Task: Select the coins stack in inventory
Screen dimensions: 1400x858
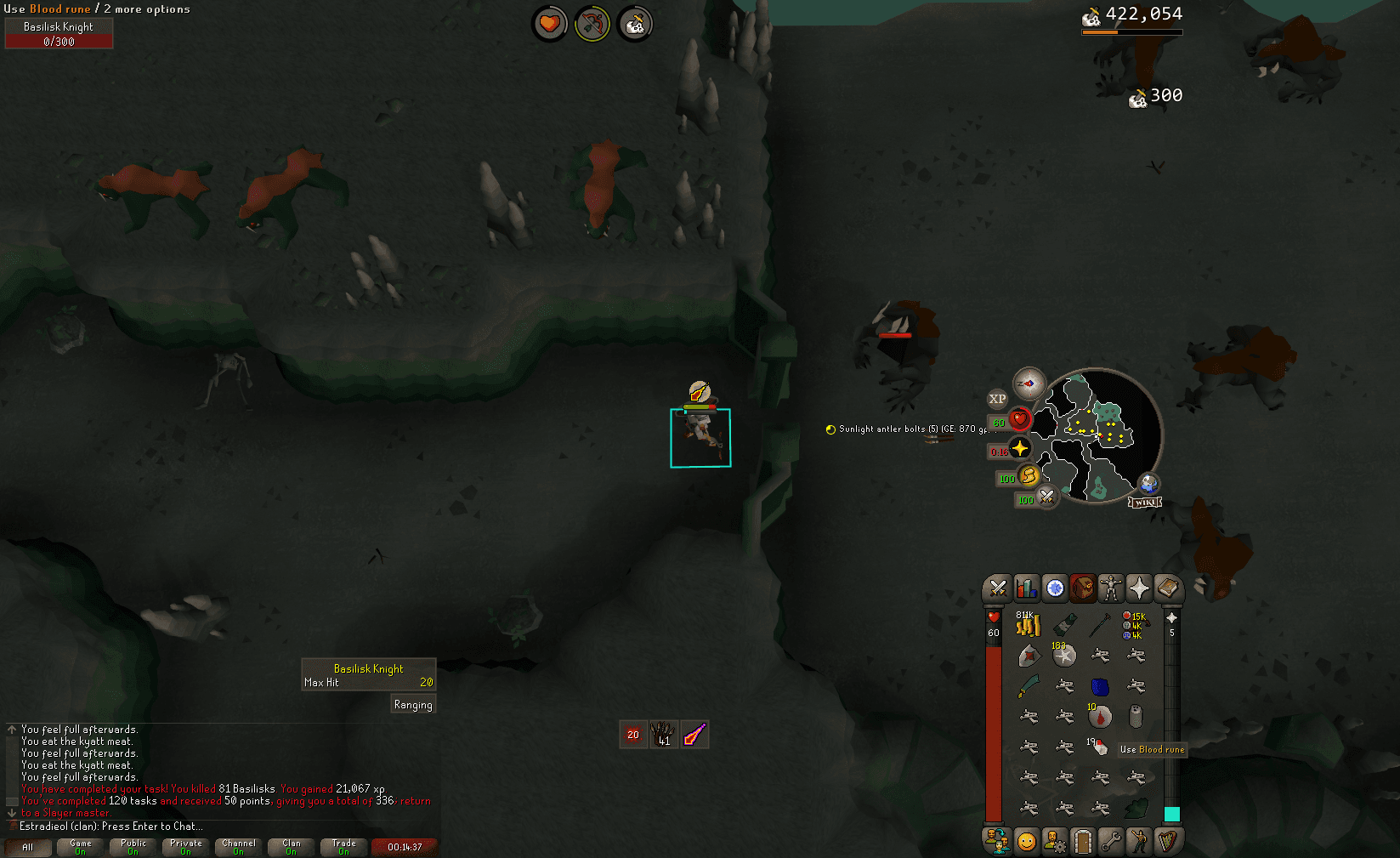Action: click(1028, 626)
